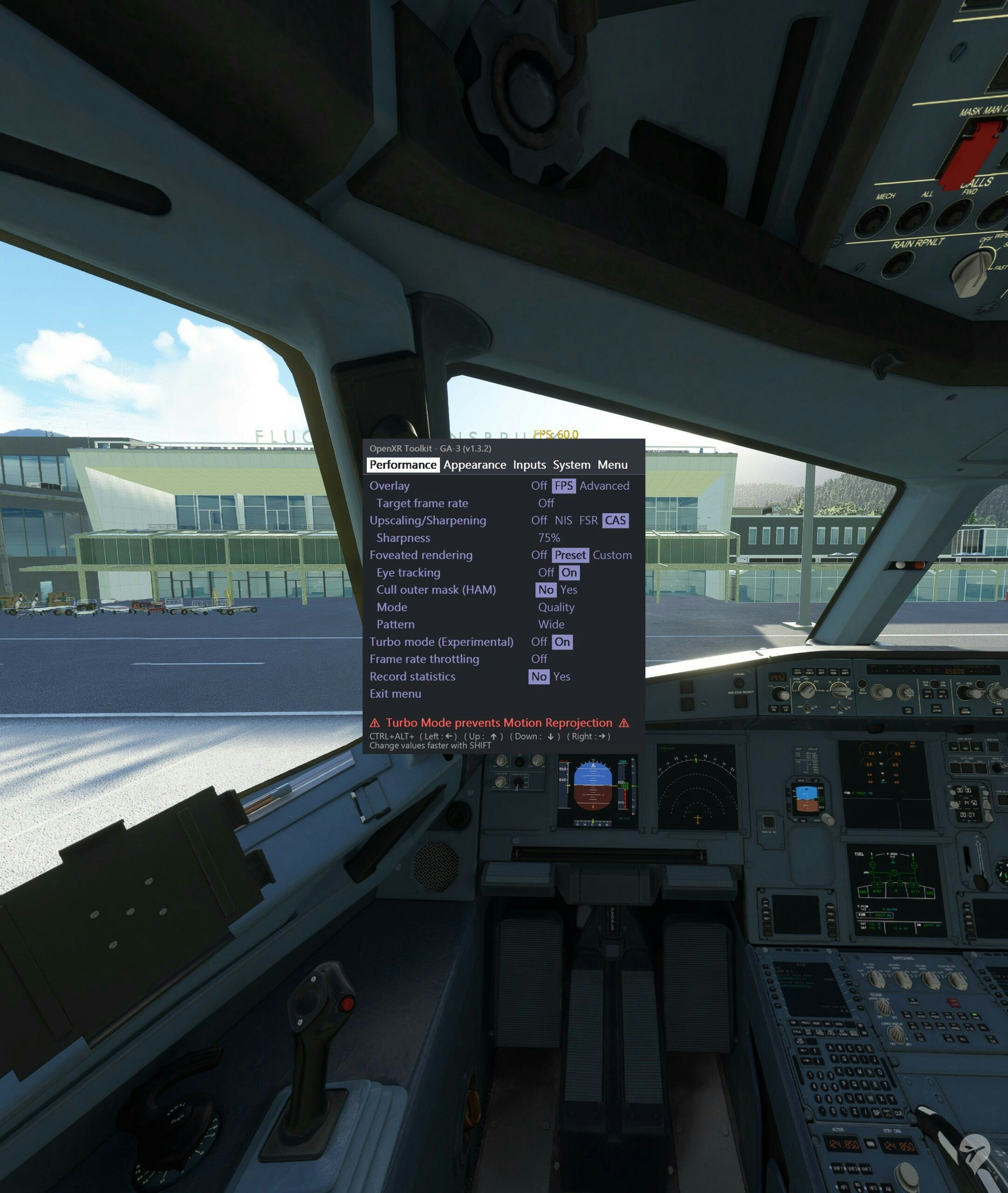The width and height of the screenshot is (1008, 1193).
Task: Select the Mode Quality value
Action: (556, 607)
